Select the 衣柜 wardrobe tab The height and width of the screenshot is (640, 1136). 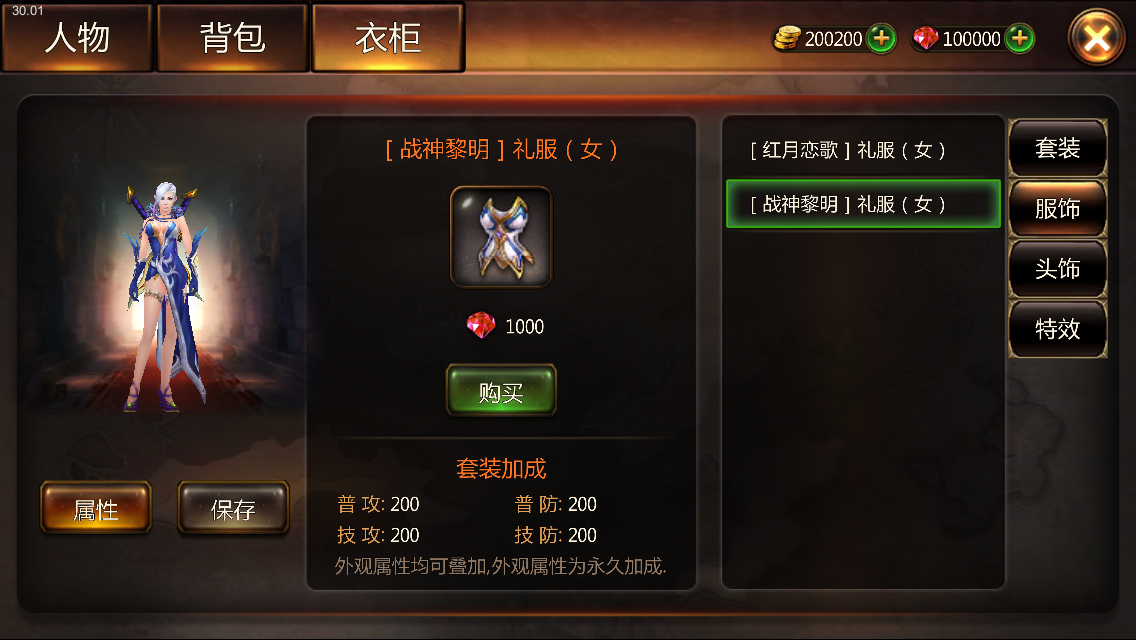388,38
